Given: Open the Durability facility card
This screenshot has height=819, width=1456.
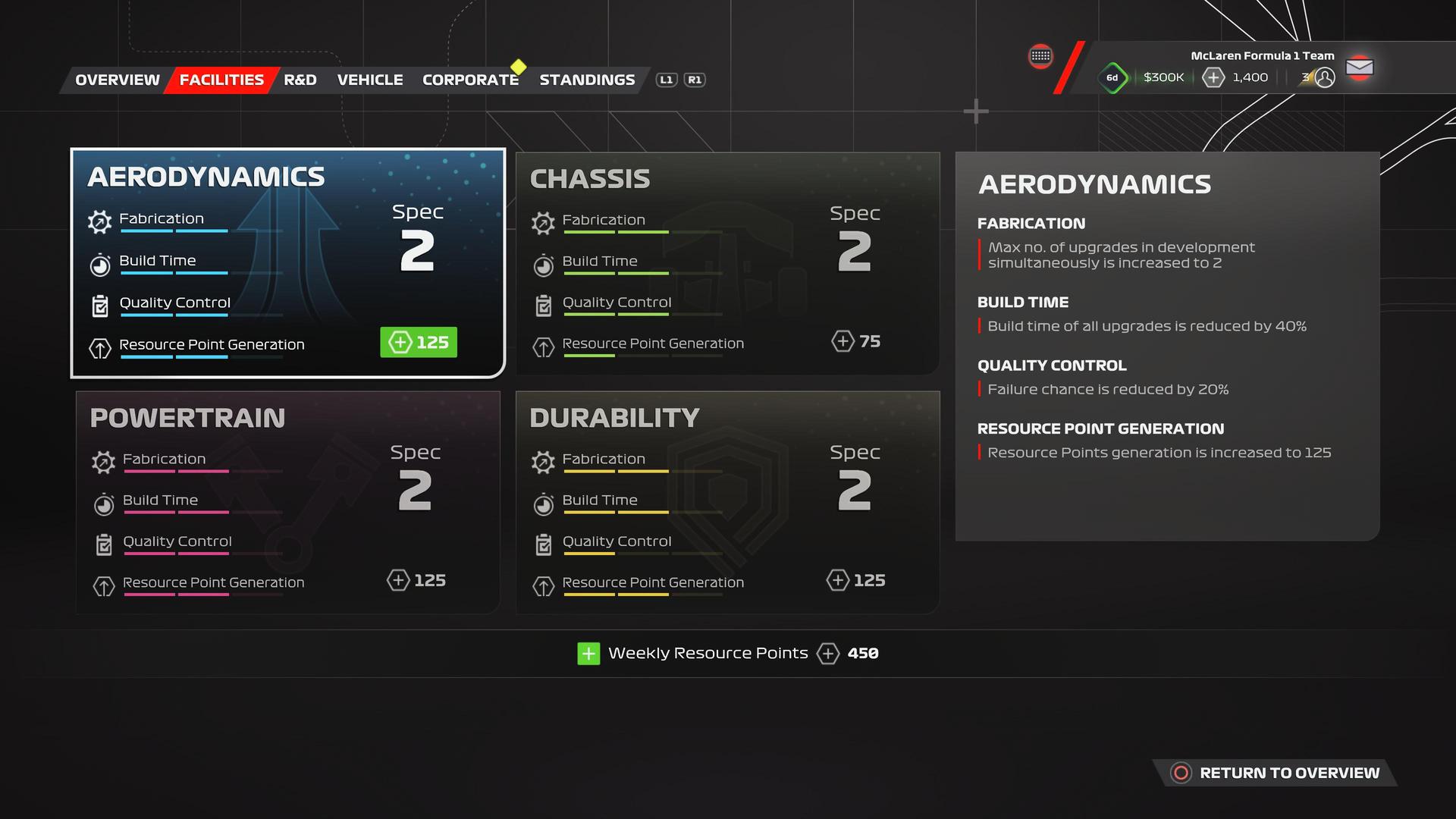Looking at the screenshot, I should (x=727, y=502).
